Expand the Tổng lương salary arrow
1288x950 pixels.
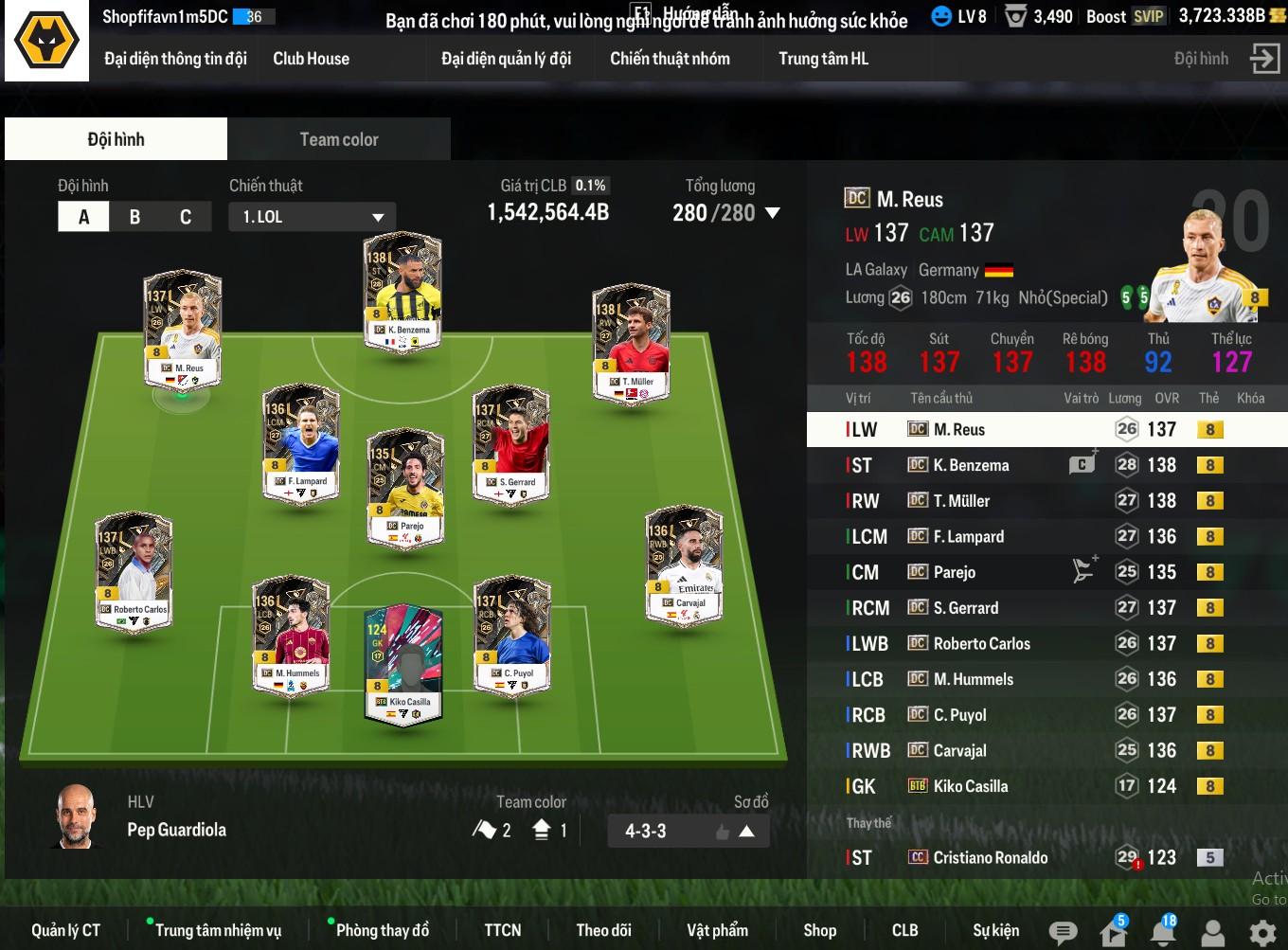pyautogui.click(x=773, y=213)
